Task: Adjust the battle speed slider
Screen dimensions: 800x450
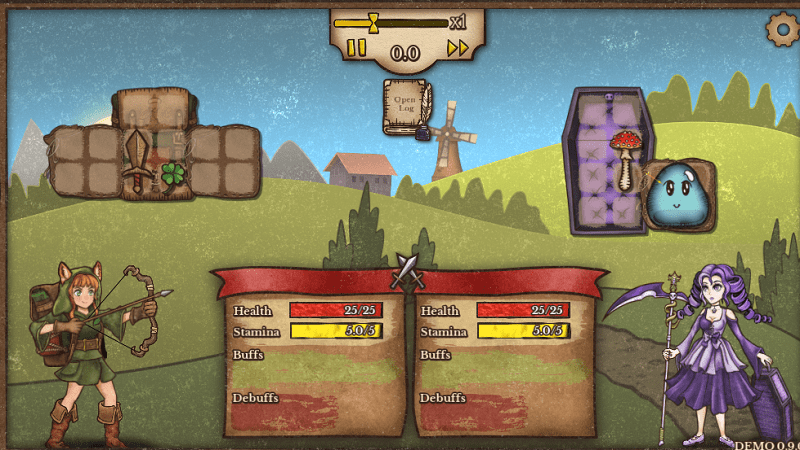Action: click(x=374, y=22)
